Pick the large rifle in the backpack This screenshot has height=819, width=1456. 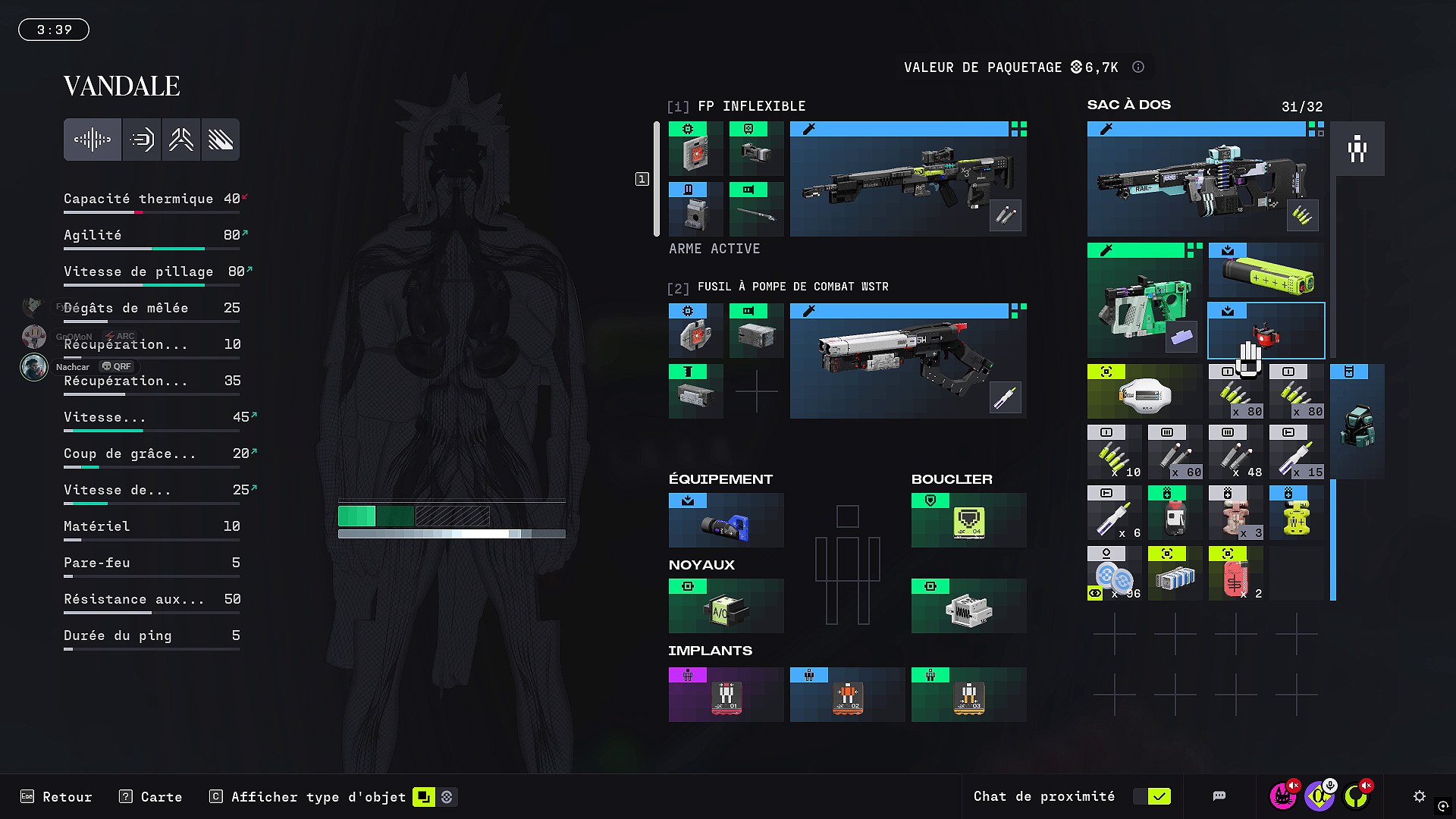1206,180
